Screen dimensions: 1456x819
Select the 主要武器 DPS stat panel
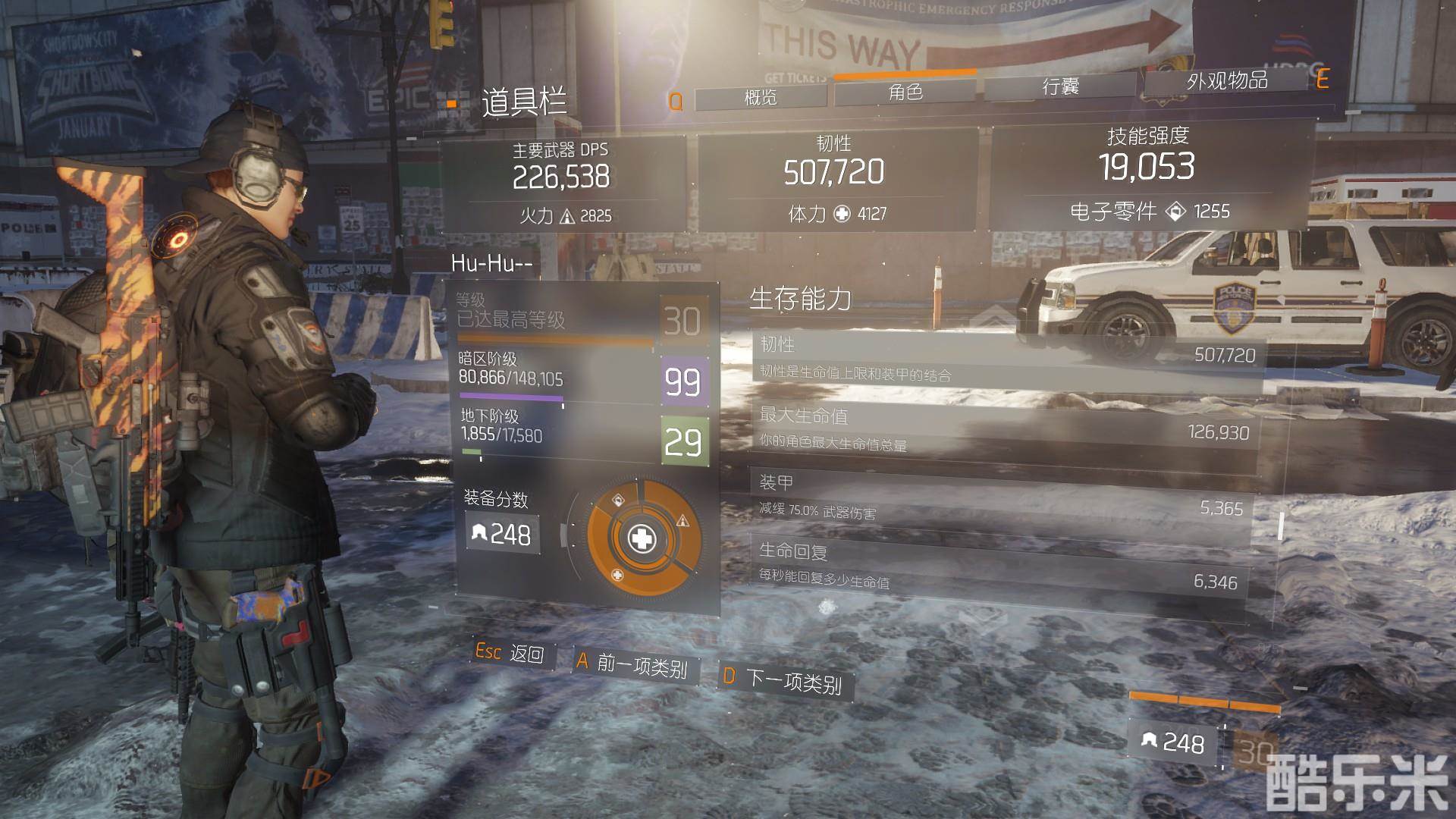(562, 183)
